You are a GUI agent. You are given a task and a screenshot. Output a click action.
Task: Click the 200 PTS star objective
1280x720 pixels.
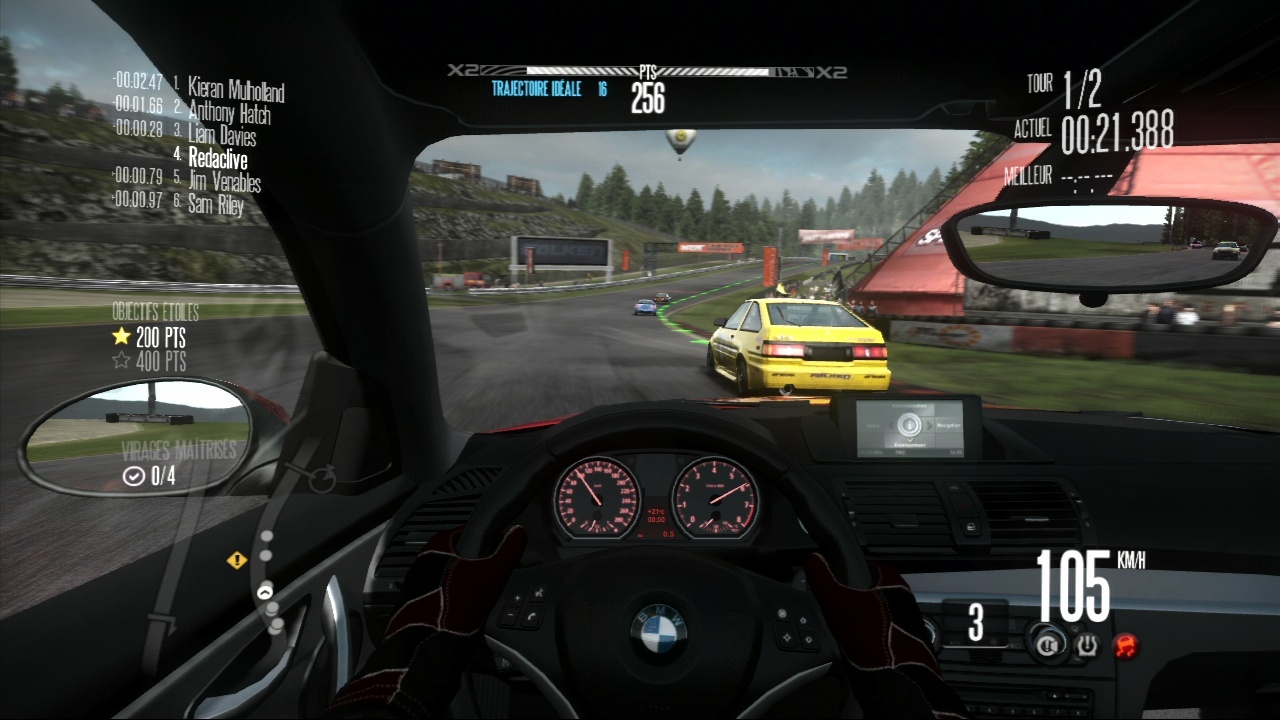pyautogui.click(x=150, y=337)
